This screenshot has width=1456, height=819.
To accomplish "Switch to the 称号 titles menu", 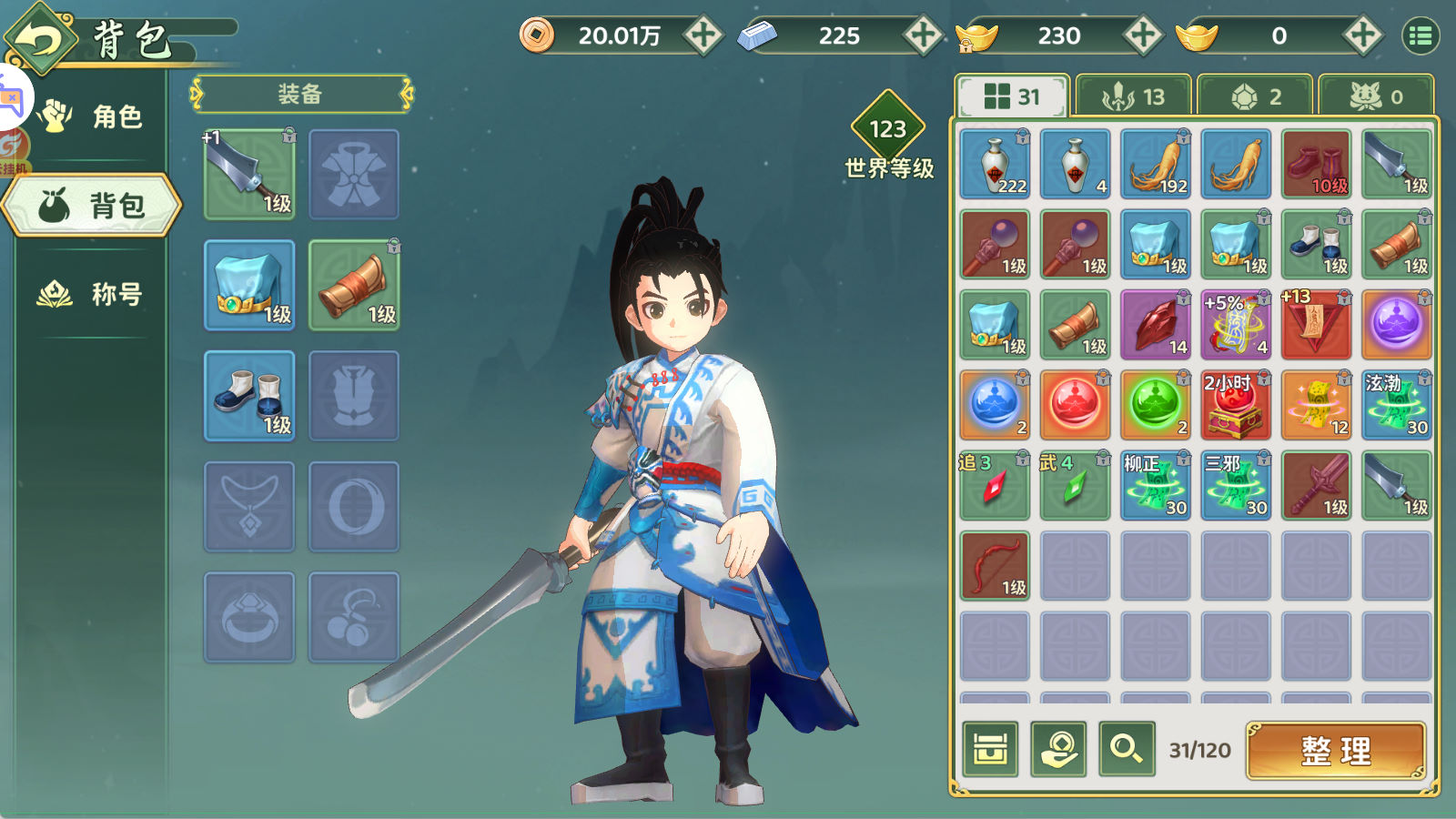I will point(91,294).
